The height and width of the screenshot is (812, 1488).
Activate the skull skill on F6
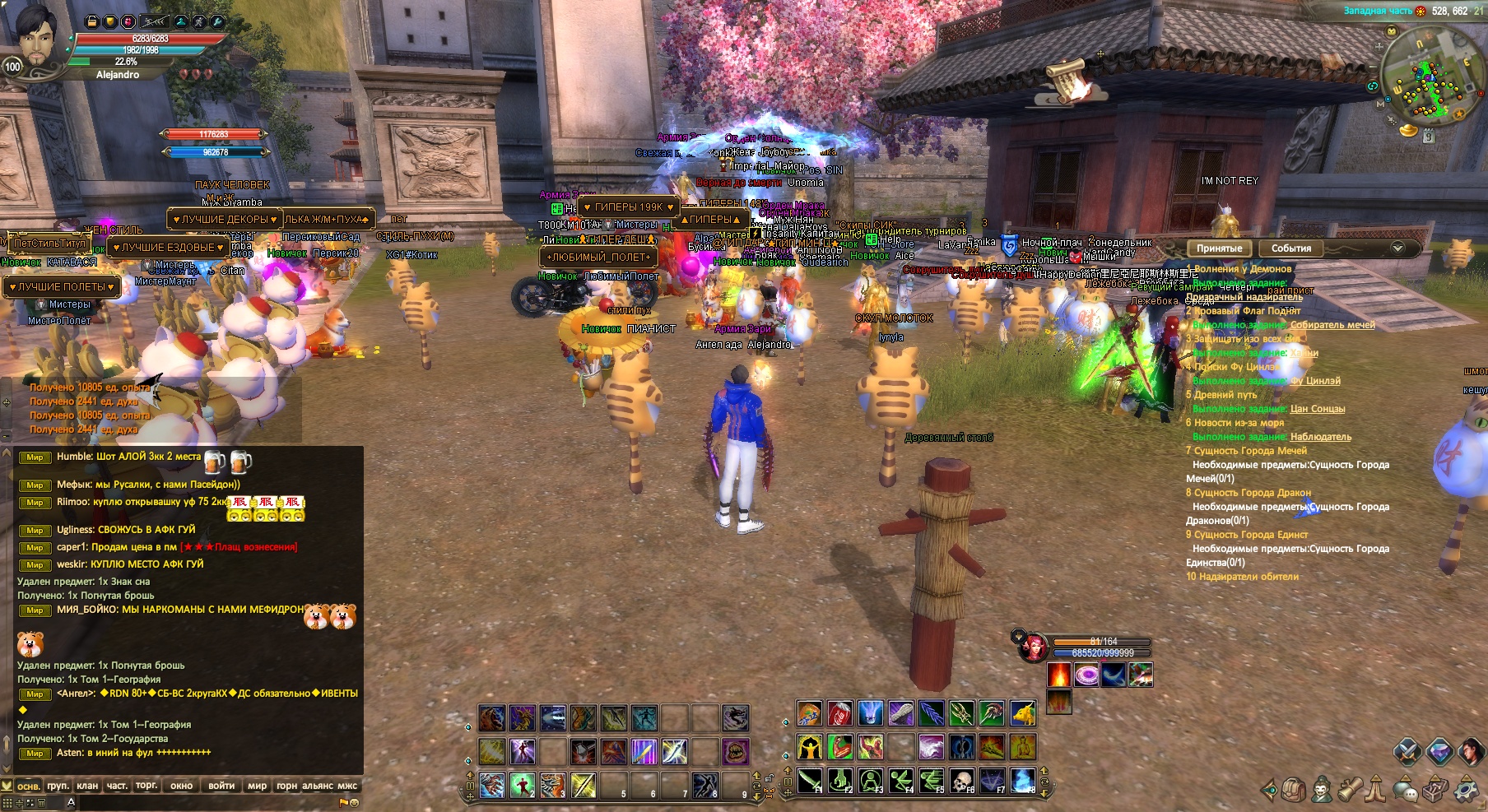point(961,780)
